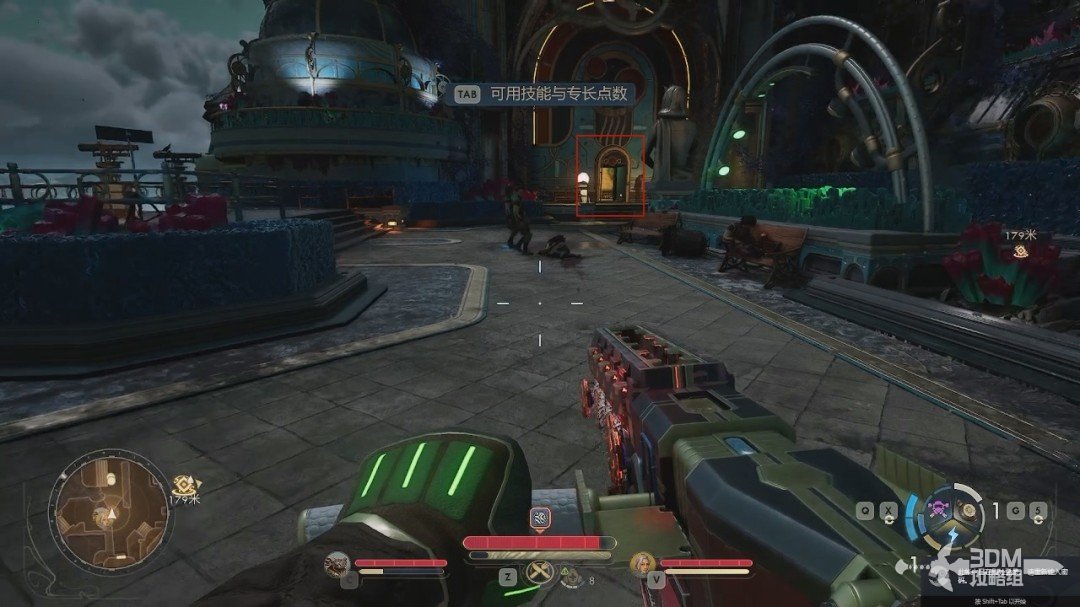Select the purple skull ability in wheel
Viewport: 1080px width, 607px height.
click(x=940, y=508)
